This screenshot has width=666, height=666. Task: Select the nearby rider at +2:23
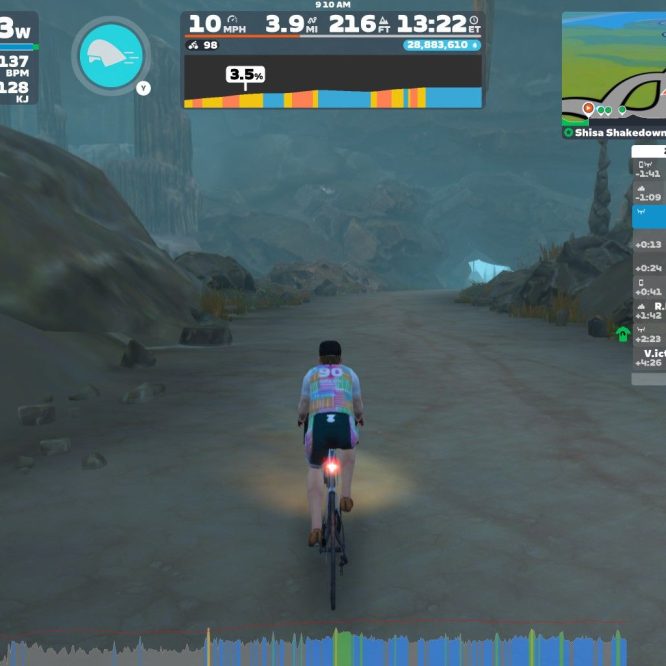coord(649,335)
